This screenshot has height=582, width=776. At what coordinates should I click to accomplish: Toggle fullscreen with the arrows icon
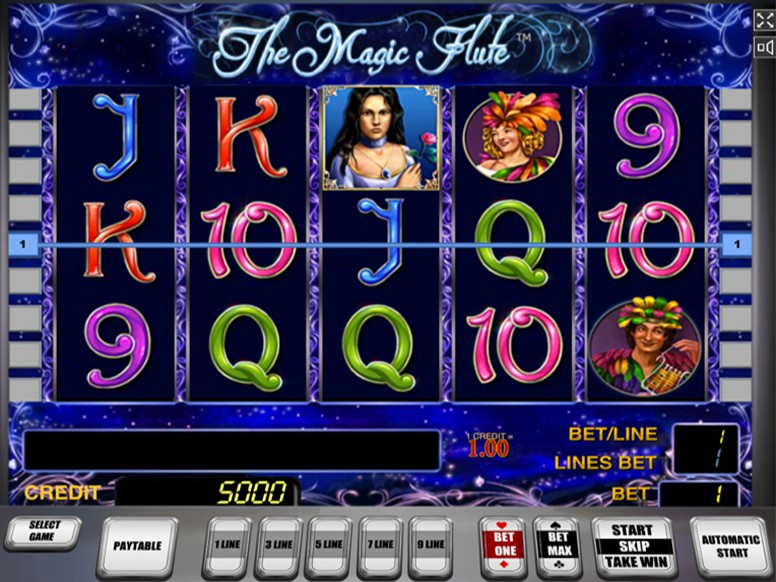765,21
